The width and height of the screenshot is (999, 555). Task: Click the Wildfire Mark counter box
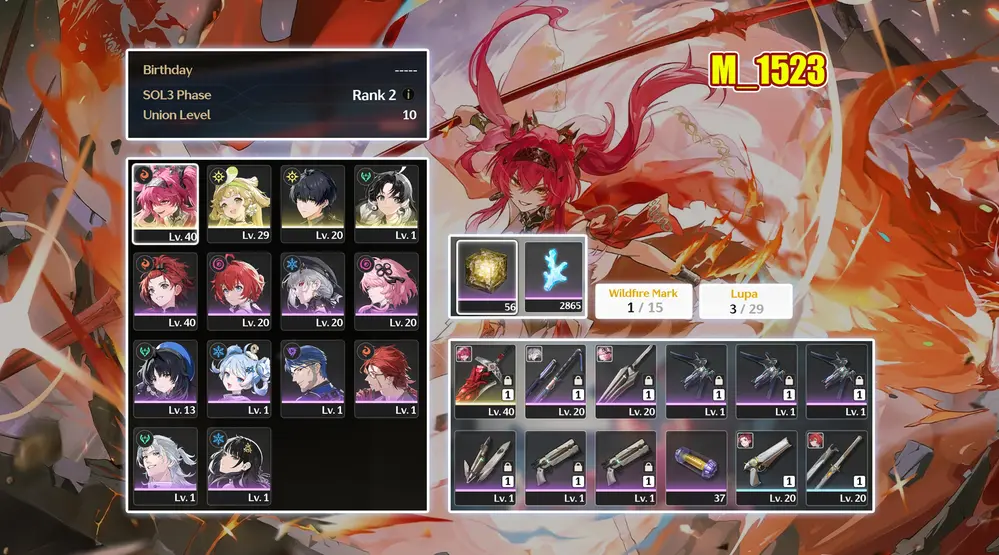(643, 301)
